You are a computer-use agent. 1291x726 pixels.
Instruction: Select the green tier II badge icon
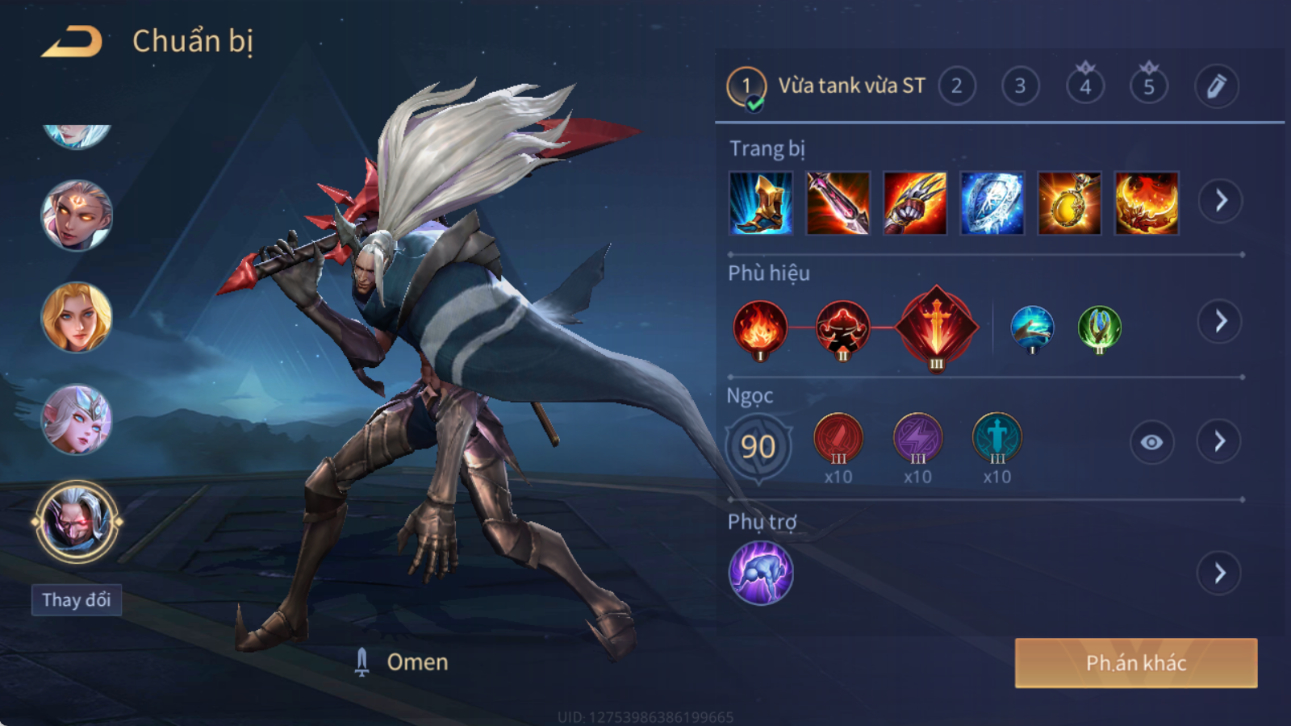tap(1099, 328)
